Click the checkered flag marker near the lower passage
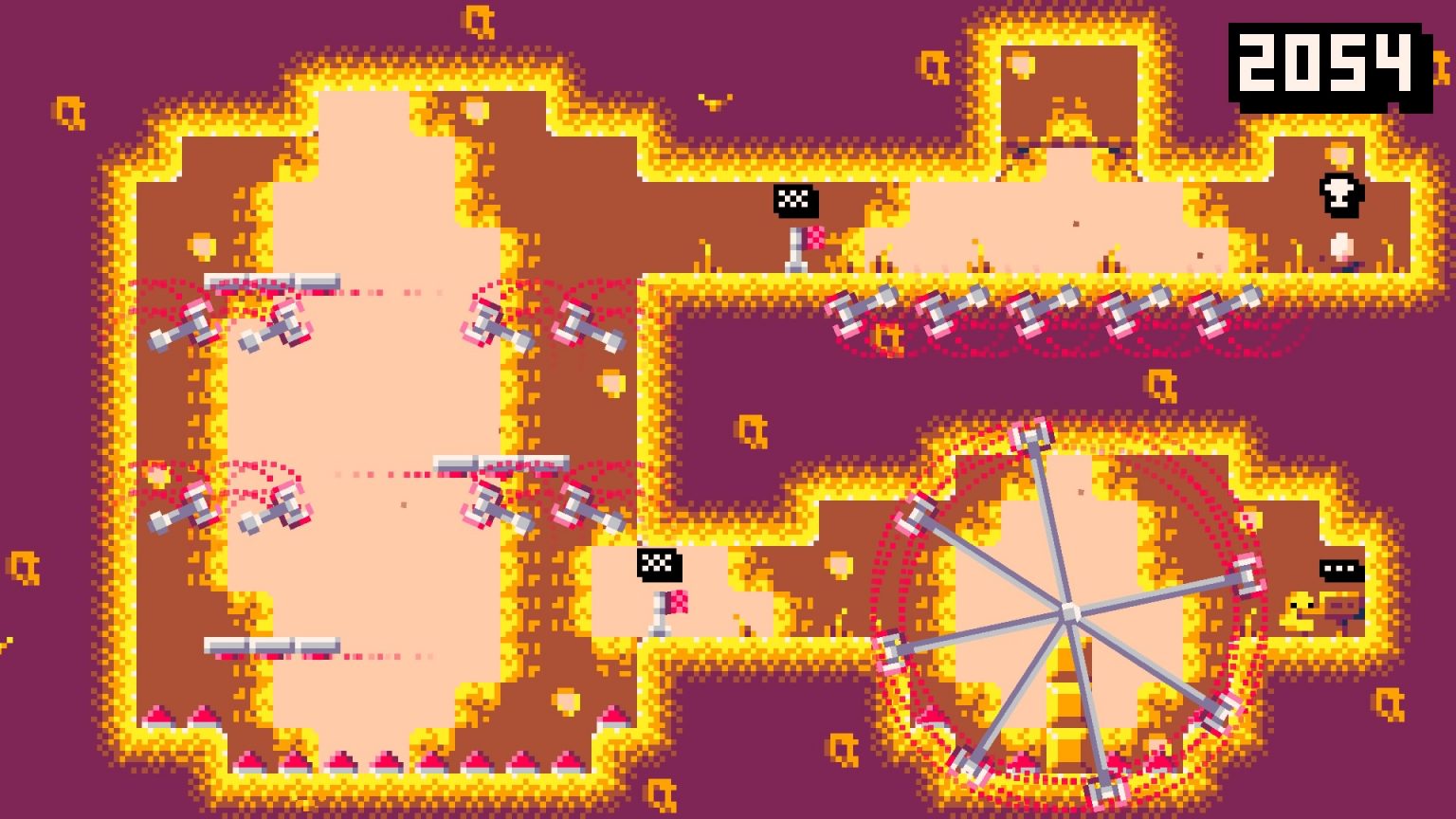 coord(660,564)
